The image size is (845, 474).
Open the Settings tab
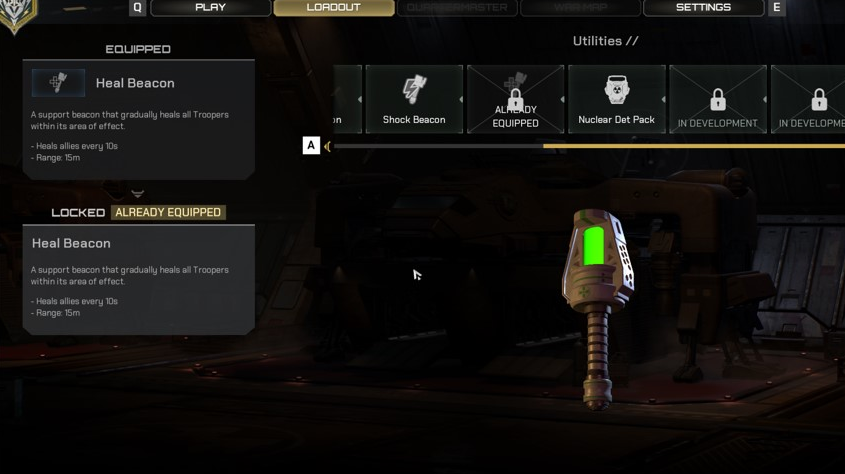click(x=703, y=8)
